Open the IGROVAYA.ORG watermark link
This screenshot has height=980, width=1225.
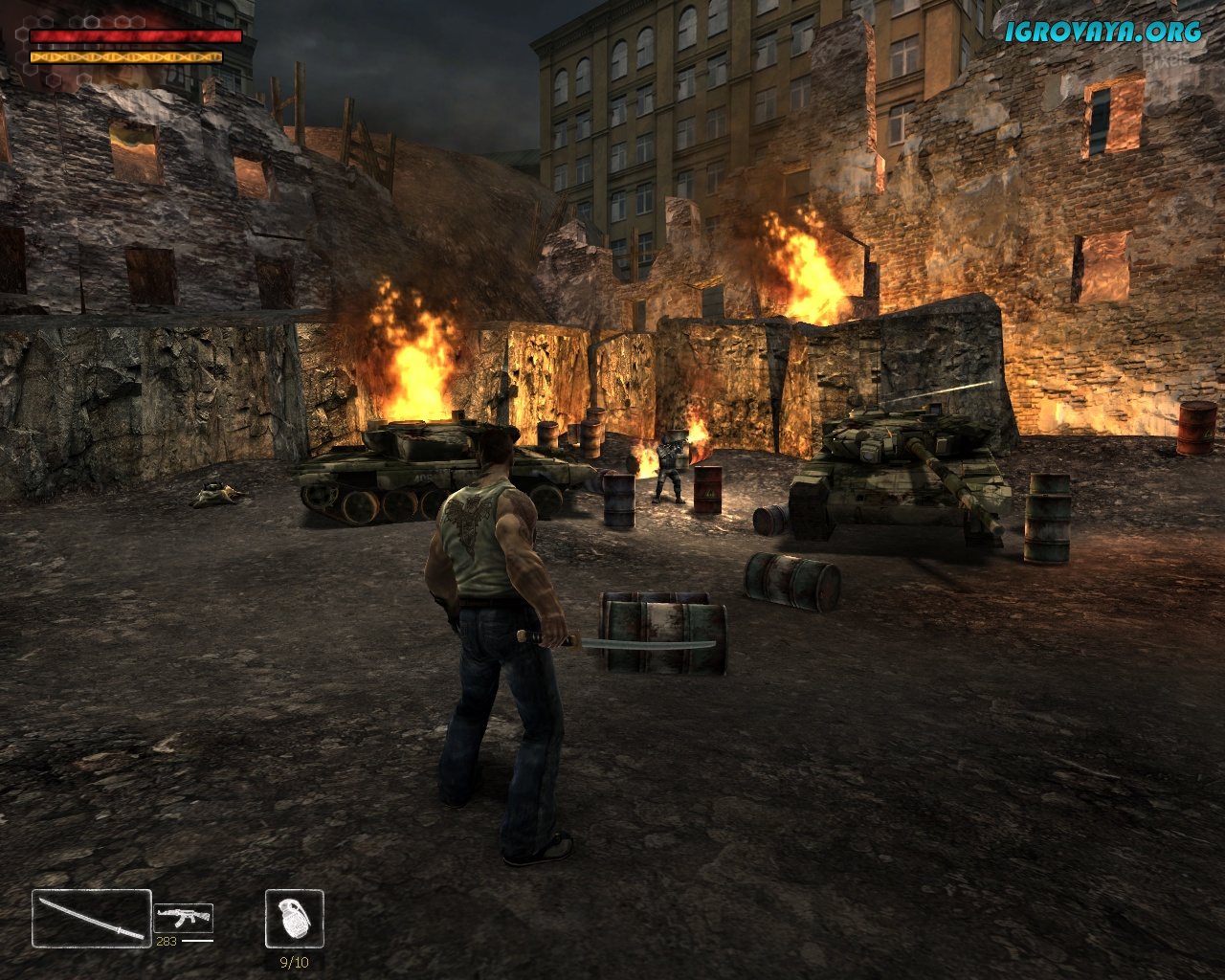1102,33
